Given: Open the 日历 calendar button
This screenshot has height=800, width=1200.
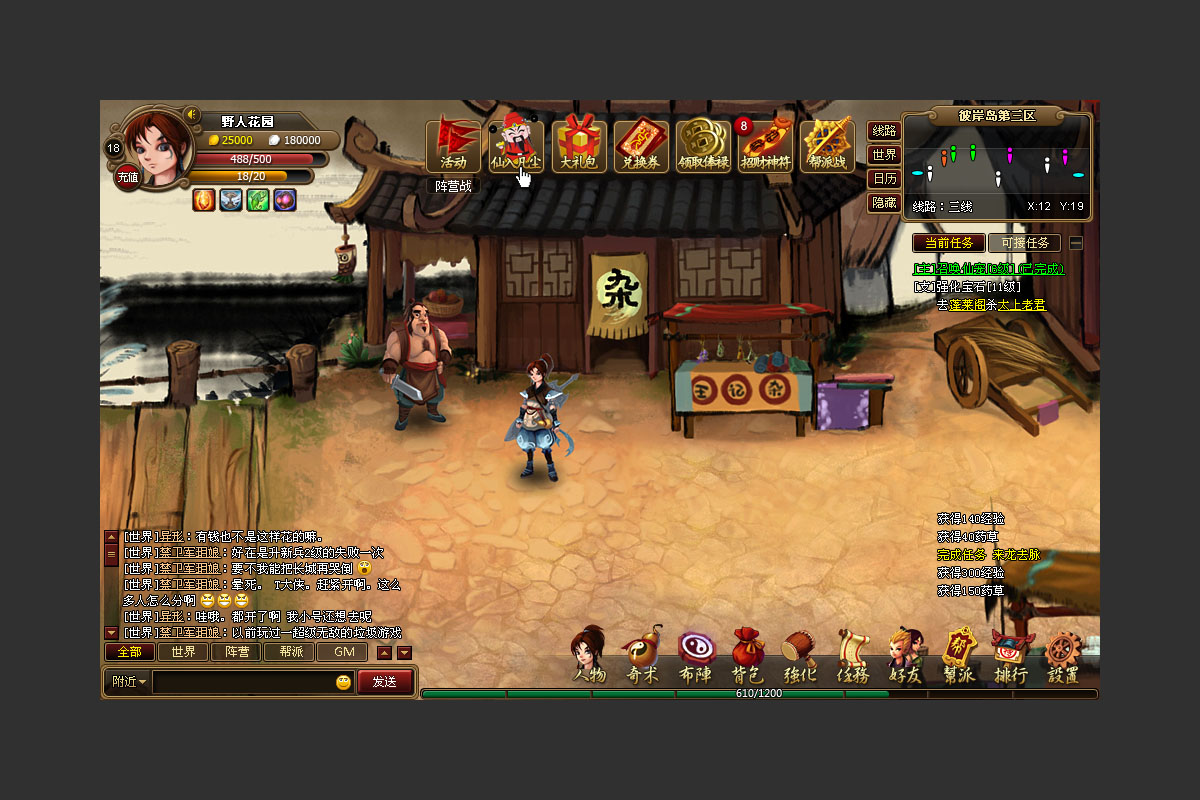Looking at the screenshot, I should click(x=884, y=179).
